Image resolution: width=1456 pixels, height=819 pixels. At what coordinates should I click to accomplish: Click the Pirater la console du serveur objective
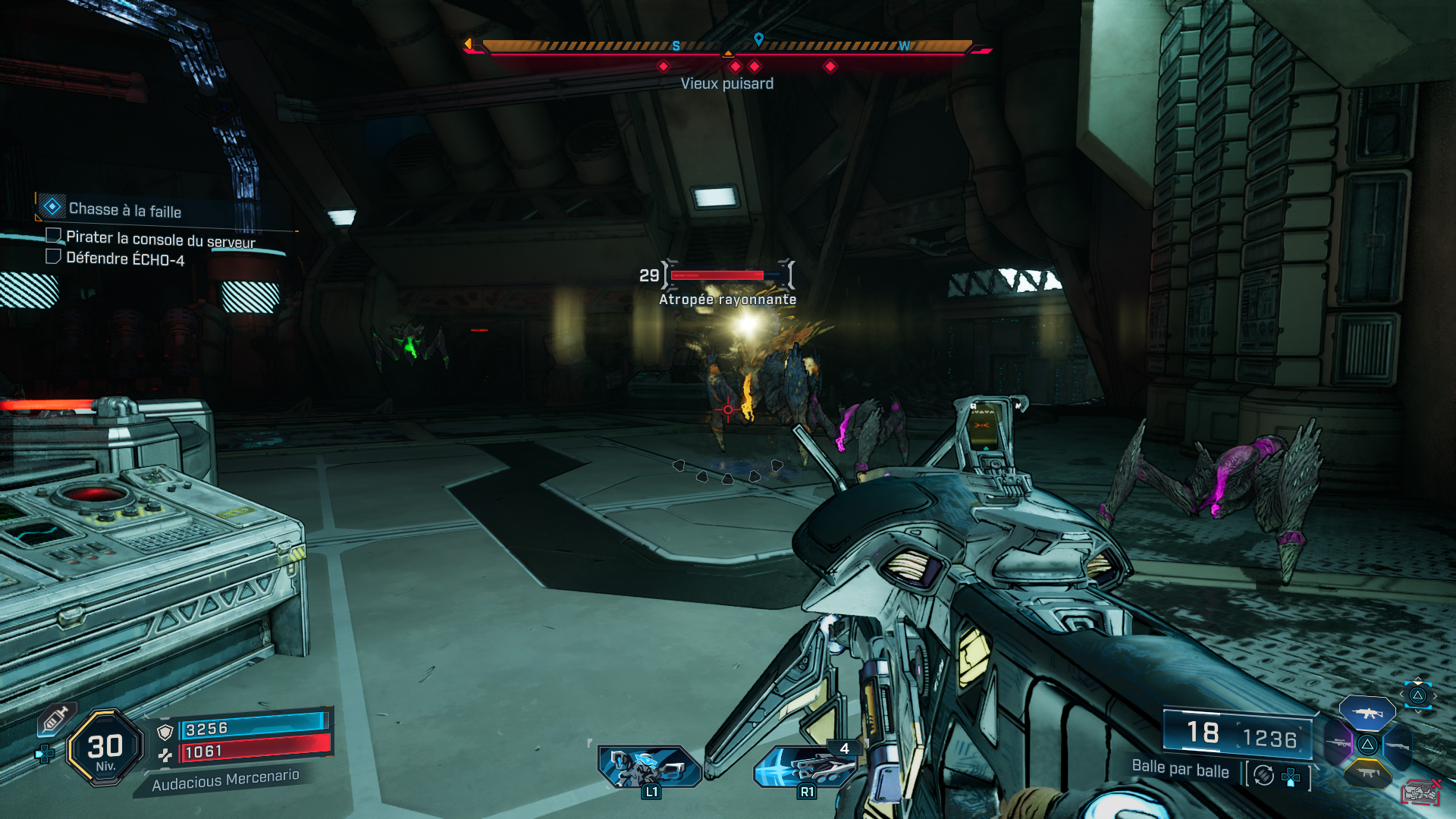coord(160,239)
